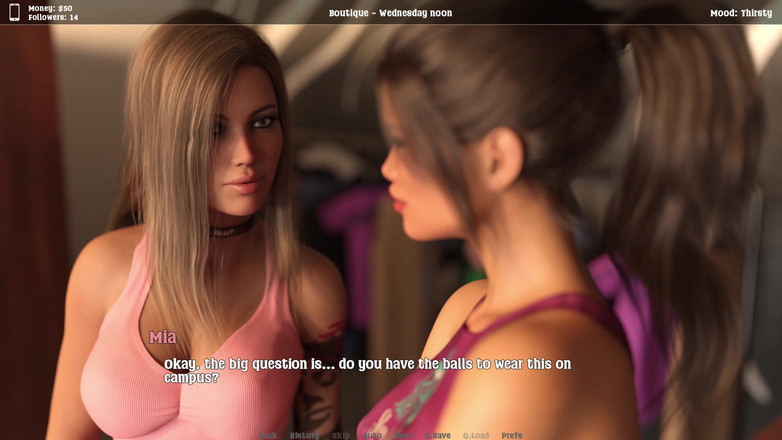Open dialogue History
The width and height of the screenshot is (782, 440).
click(305, 435)
